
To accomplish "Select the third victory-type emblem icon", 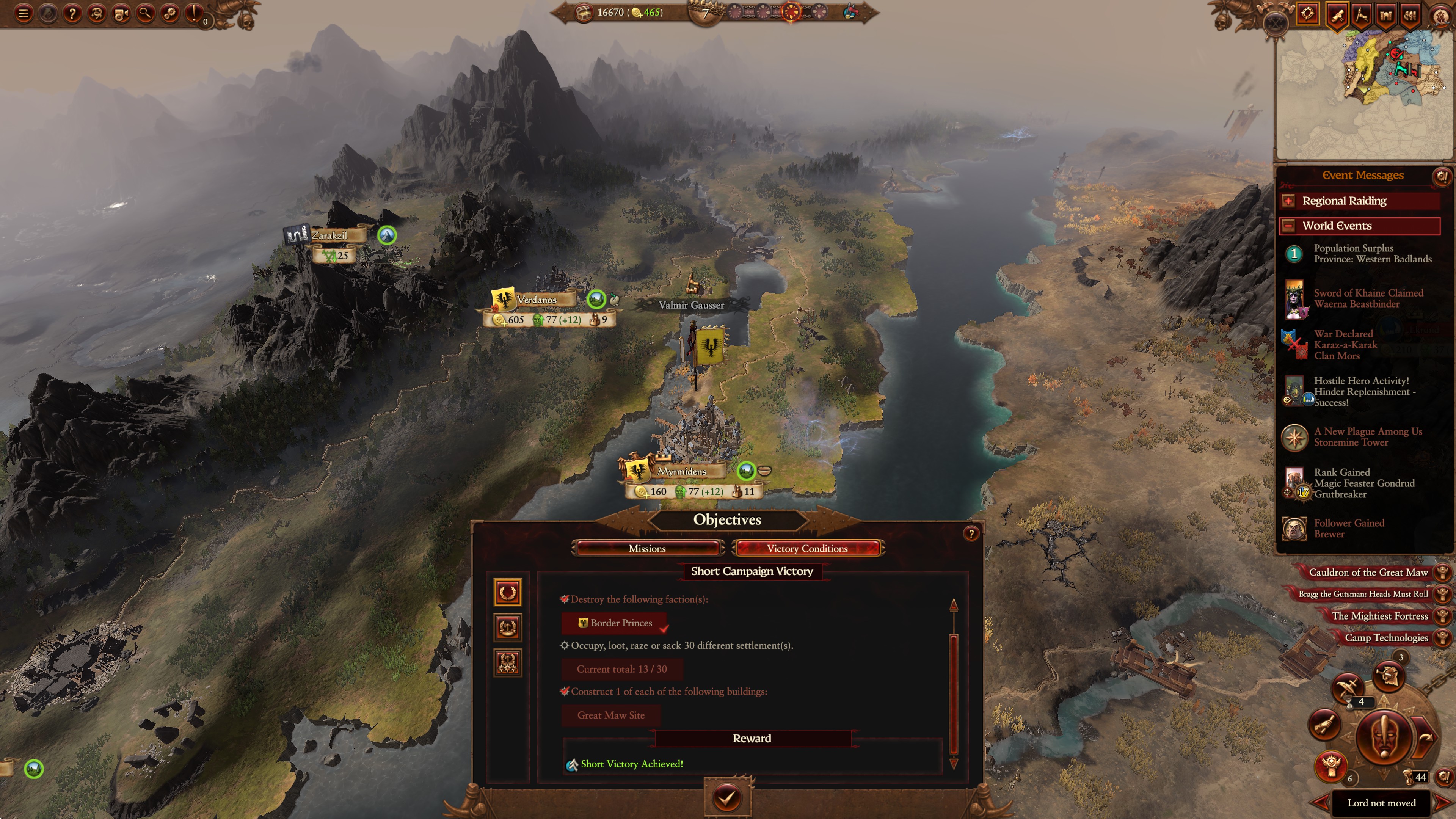I will pyautogui.click(x=508, y=662).
